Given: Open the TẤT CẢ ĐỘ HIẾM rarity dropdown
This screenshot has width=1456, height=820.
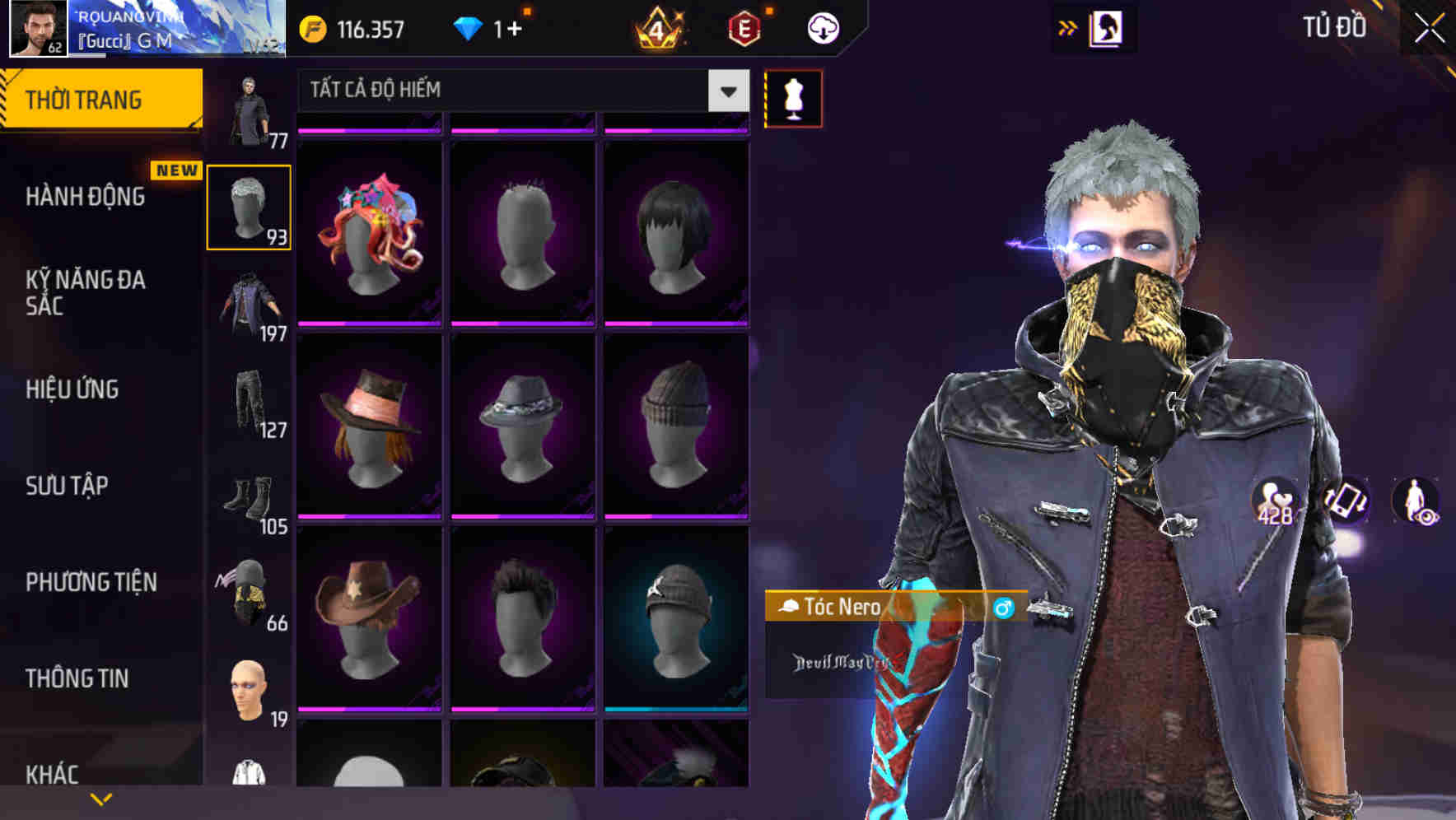Looking at the screenshot, I should pyautogui.click(x=517, y=91).
